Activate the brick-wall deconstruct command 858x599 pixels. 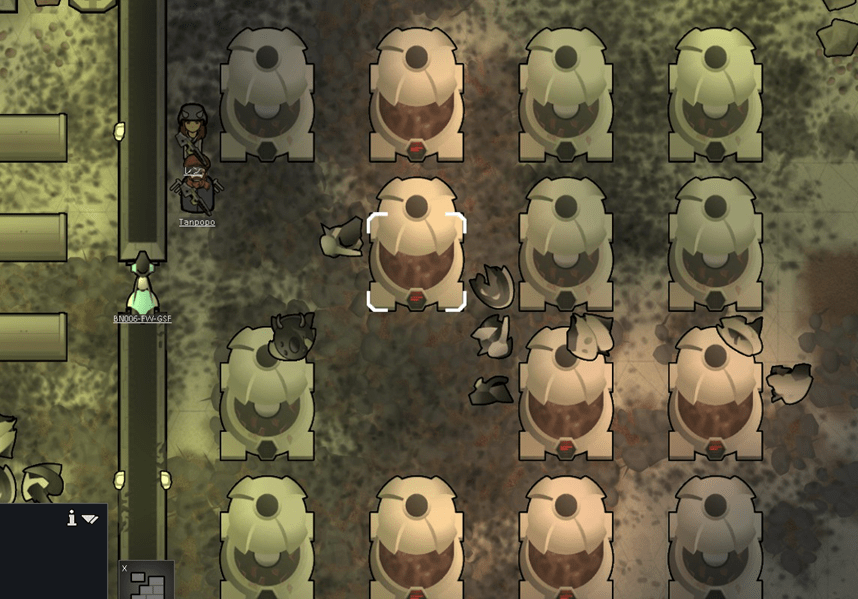point(147,582)
